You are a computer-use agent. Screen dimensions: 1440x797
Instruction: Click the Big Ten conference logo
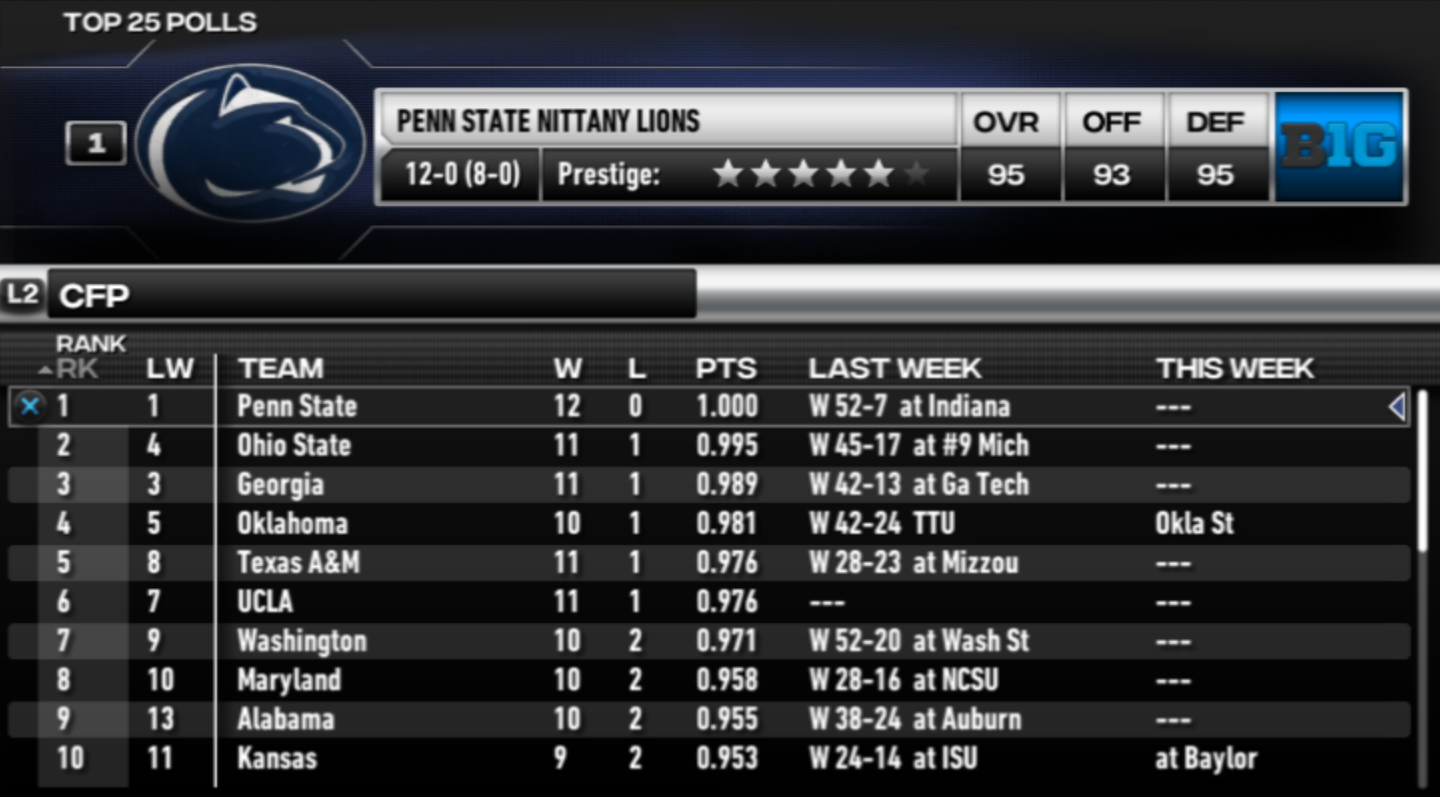[1340, 147]
